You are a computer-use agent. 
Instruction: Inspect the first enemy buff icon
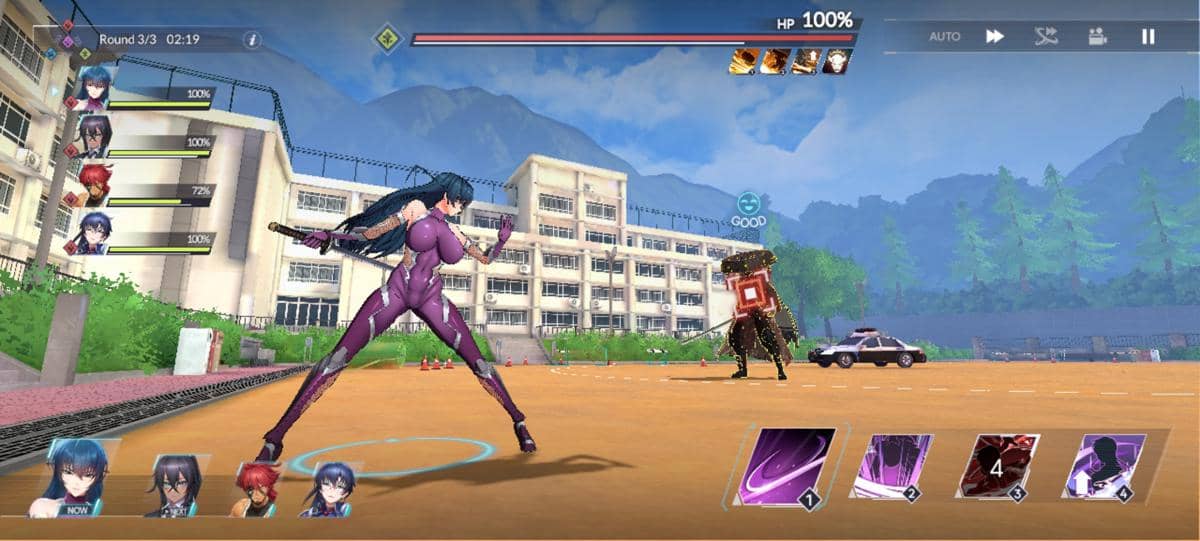pos(742,62)
